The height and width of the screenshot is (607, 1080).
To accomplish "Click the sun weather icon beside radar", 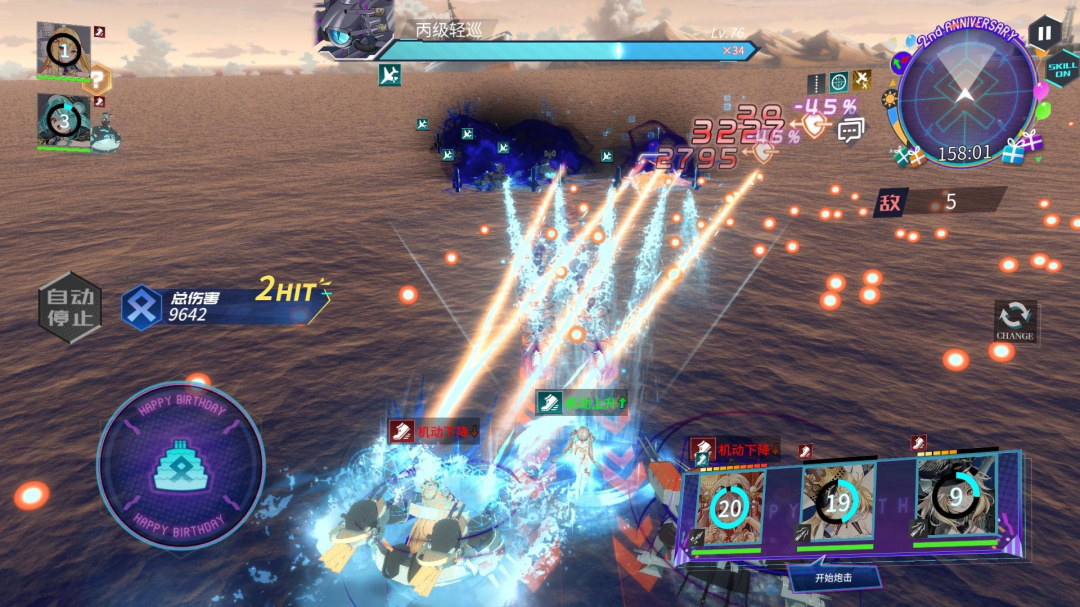I will (889, 99).
